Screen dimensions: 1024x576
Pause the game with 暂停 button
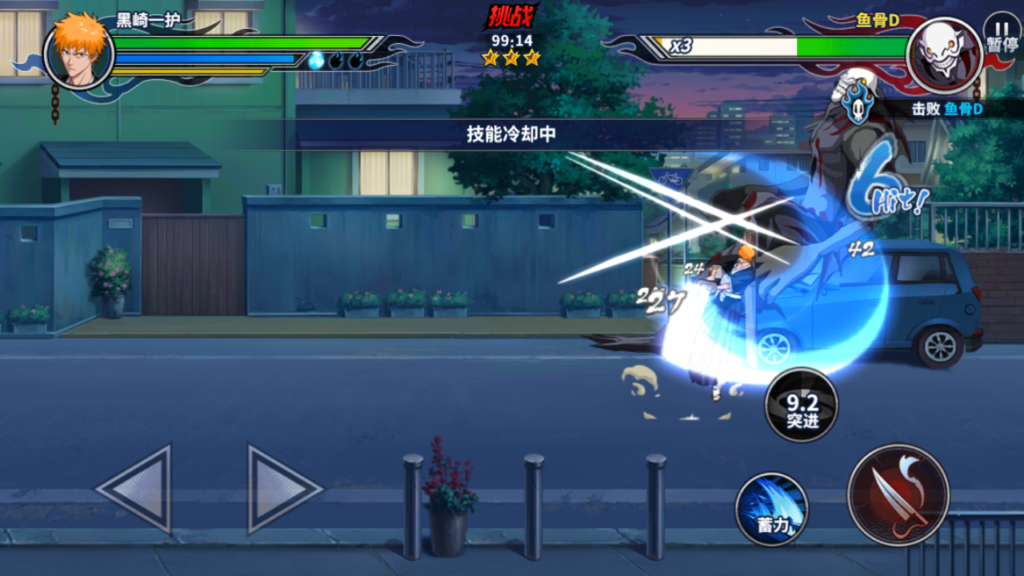(1000, 32)
